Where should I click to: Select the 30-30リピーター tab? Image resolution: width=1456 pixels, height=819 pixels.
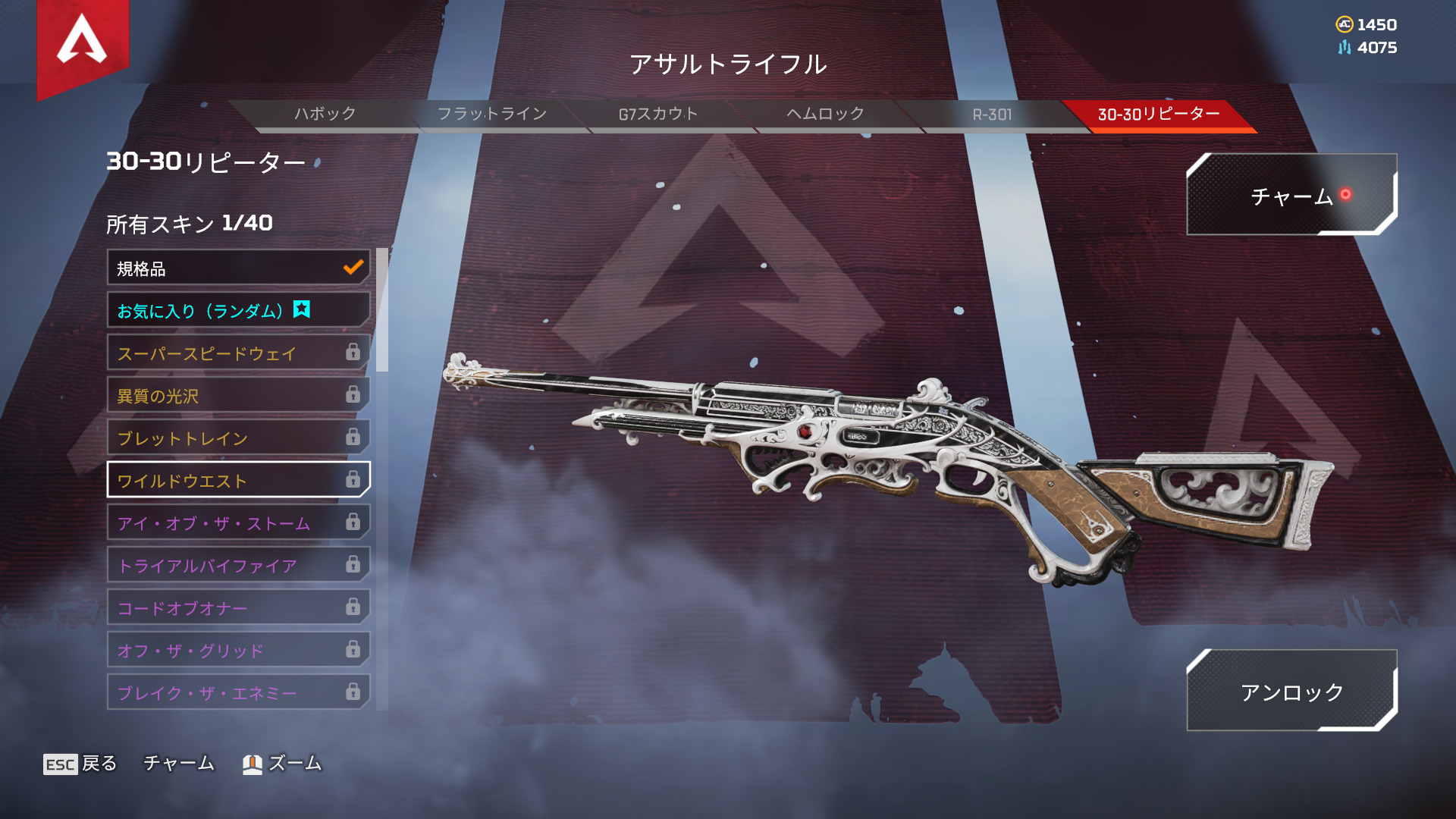pos(1159,115)
